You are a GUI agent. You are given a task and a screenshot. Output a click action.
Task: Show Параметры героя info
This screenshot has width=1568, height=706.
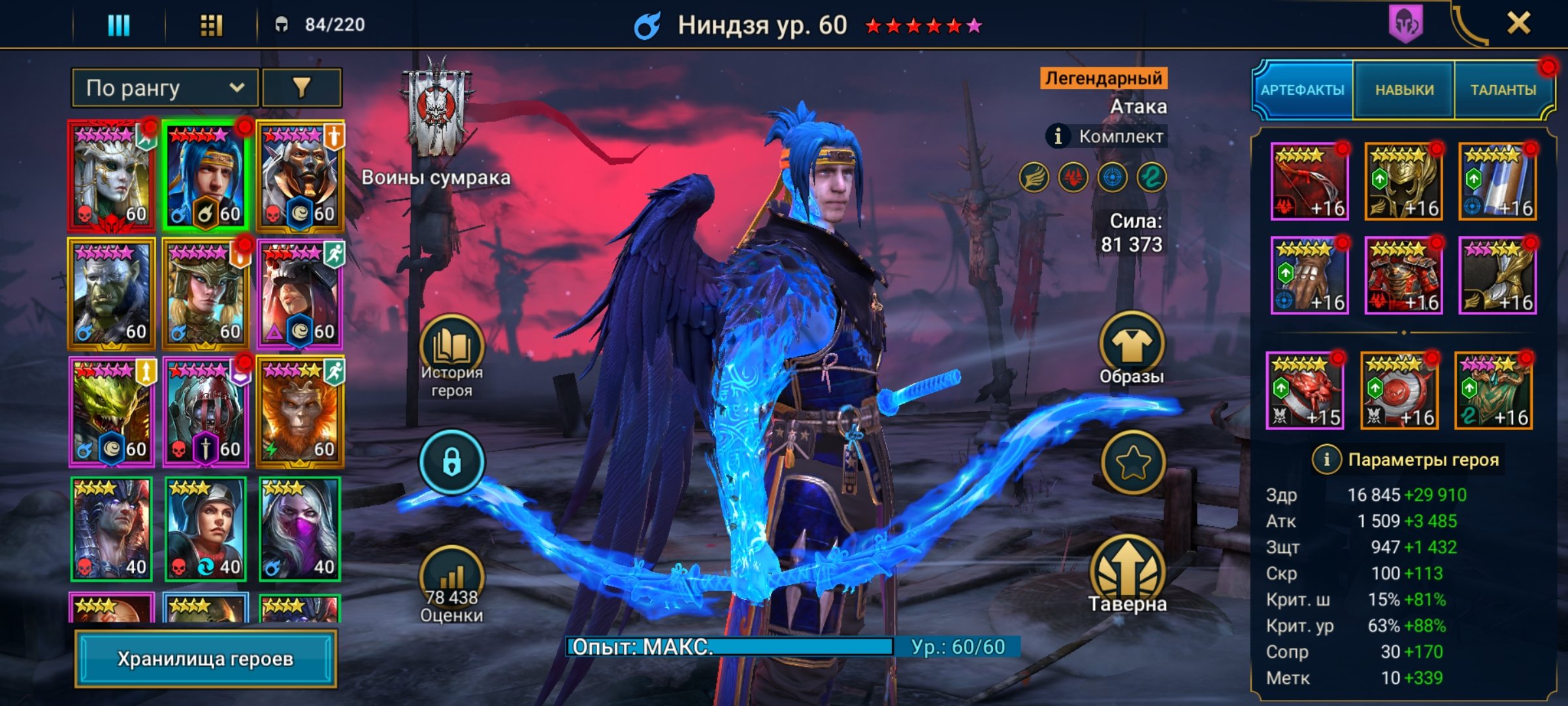[1326, 460]
